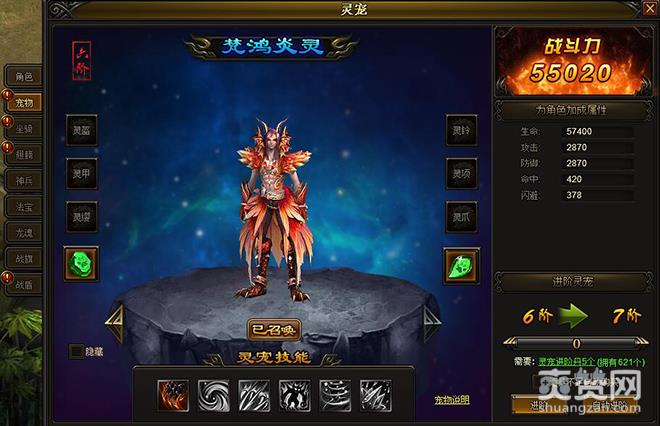Screen dimensions: 660x426
Task: Open the 翅膀 wings tab
Action: coord(22,154)
